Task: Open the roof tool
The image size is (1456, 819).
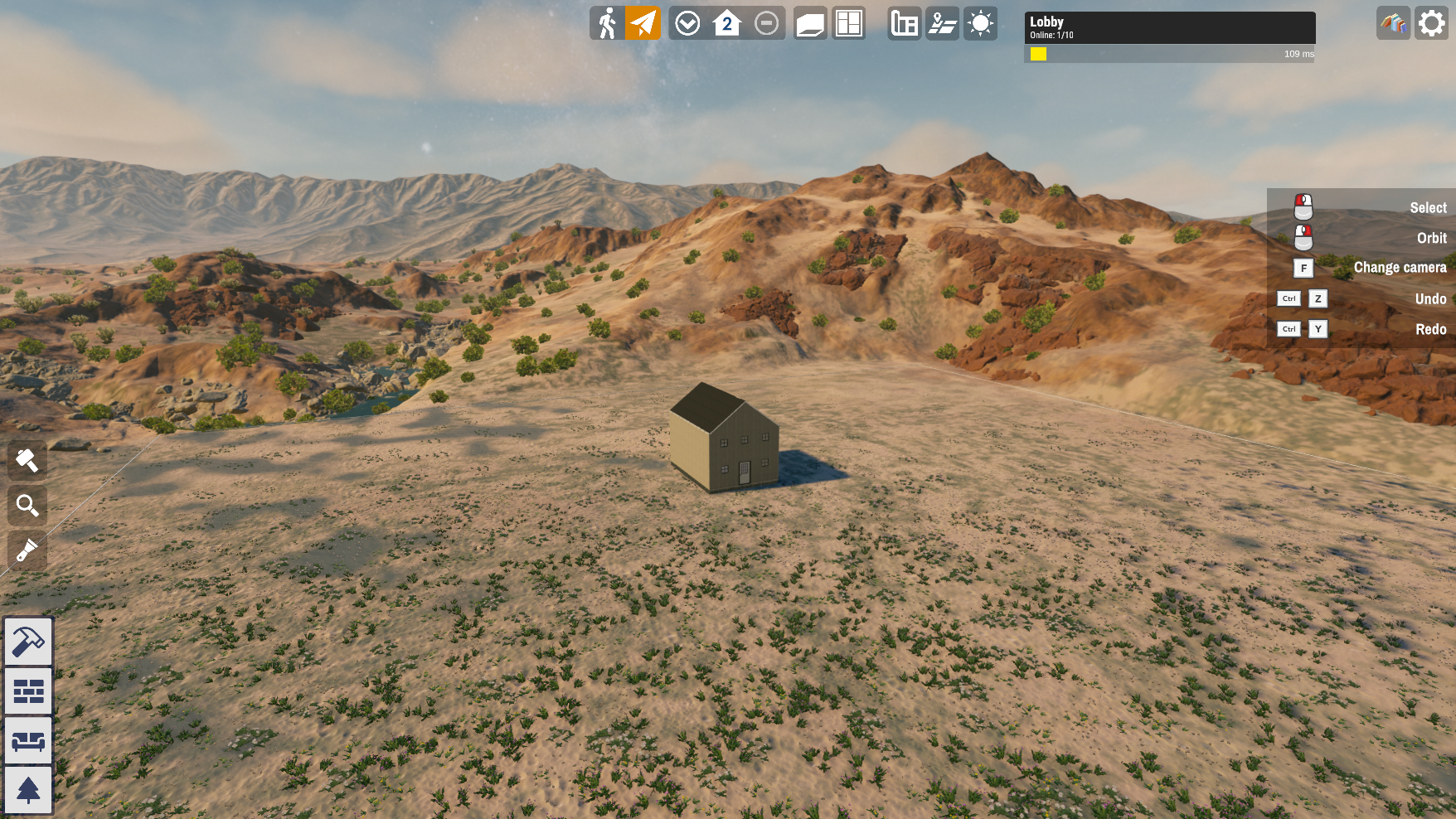Action: [x=810, y=23]
